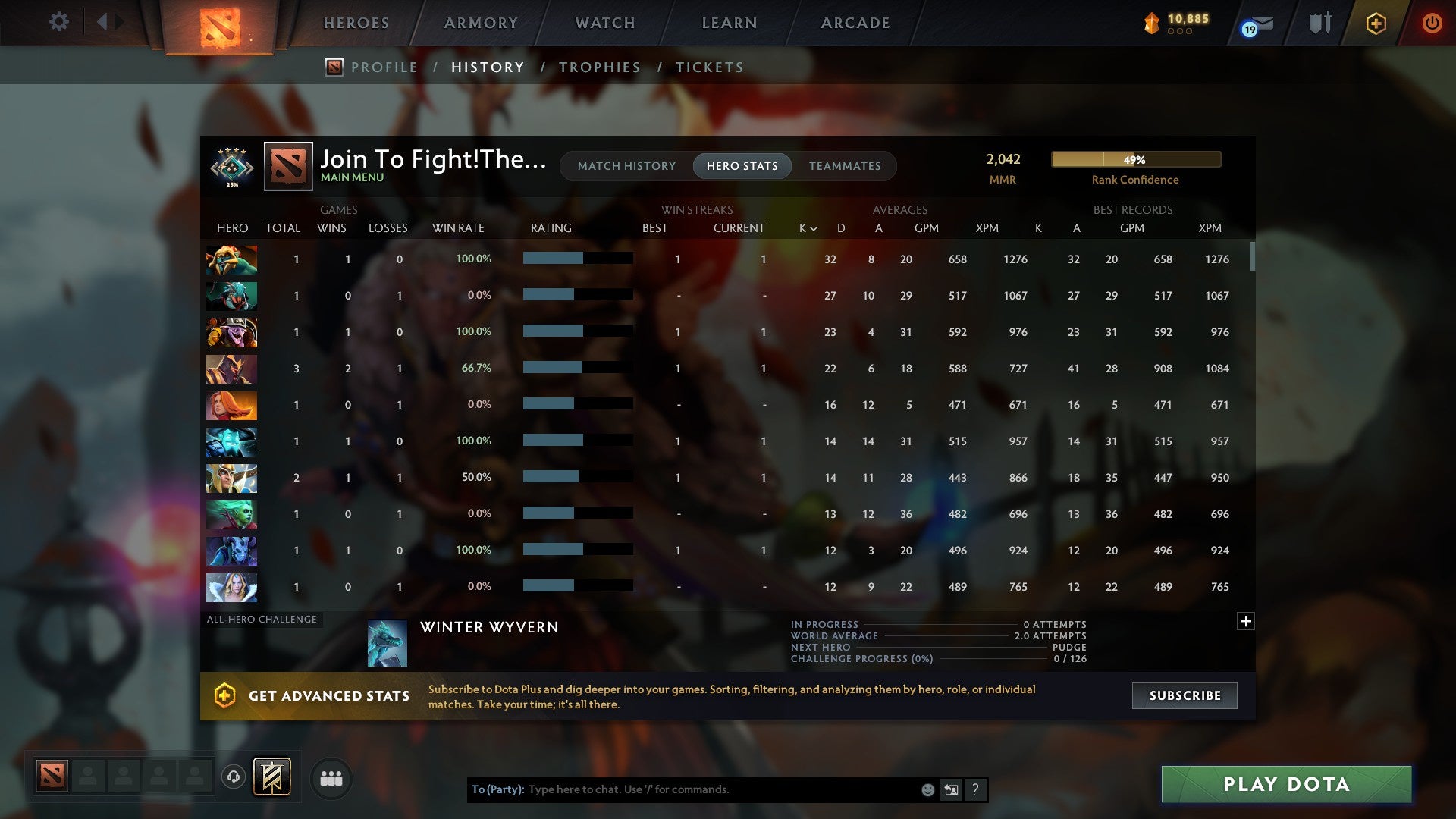Open Dota Plus via the gold plus hexagon
Image resolution: width=1456 pixels, height=819 pixels.
click(x=1376, y=23)
